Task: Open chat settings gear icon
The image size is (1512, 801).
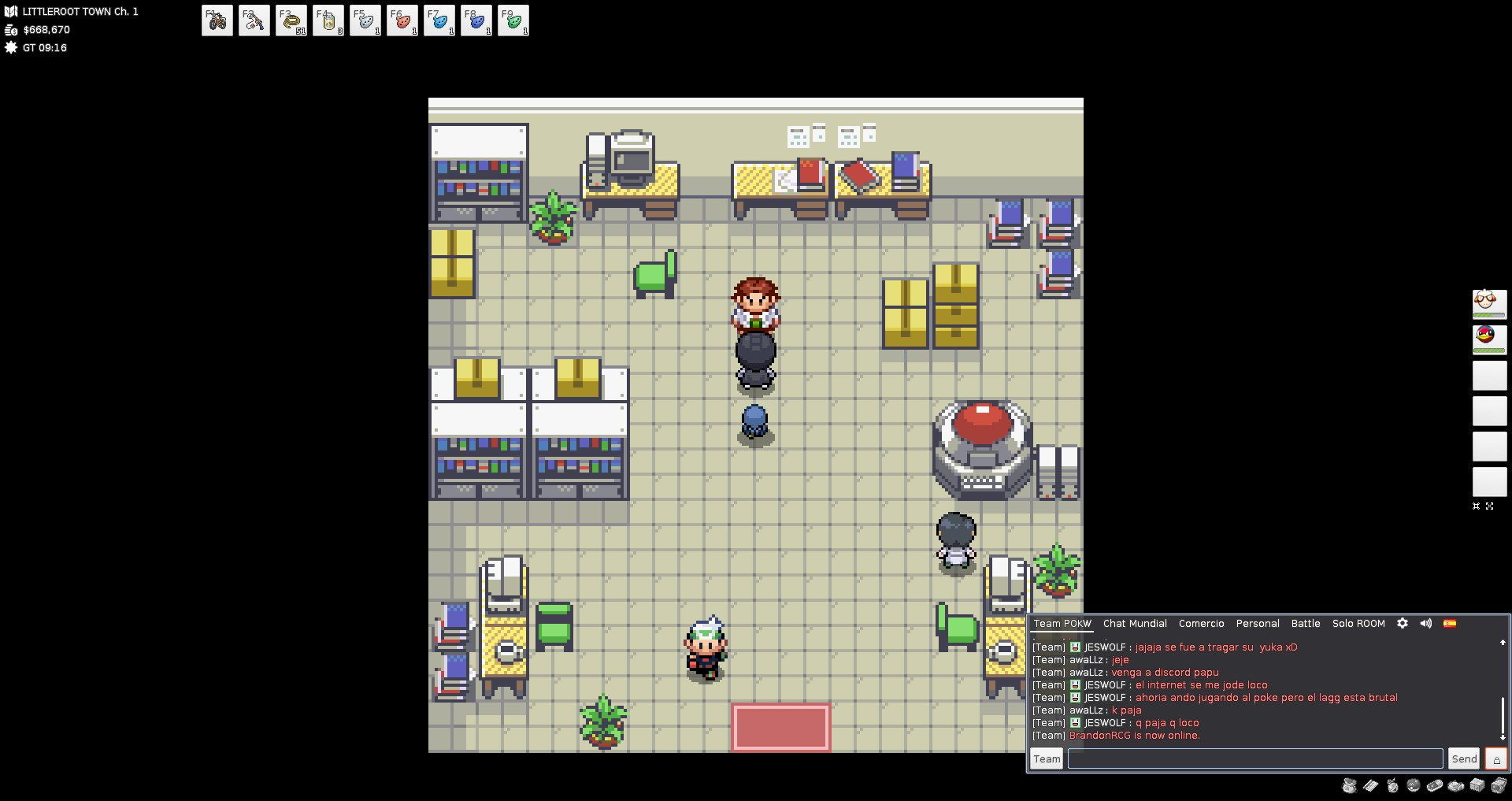Action: click(x=1403, y=623)
